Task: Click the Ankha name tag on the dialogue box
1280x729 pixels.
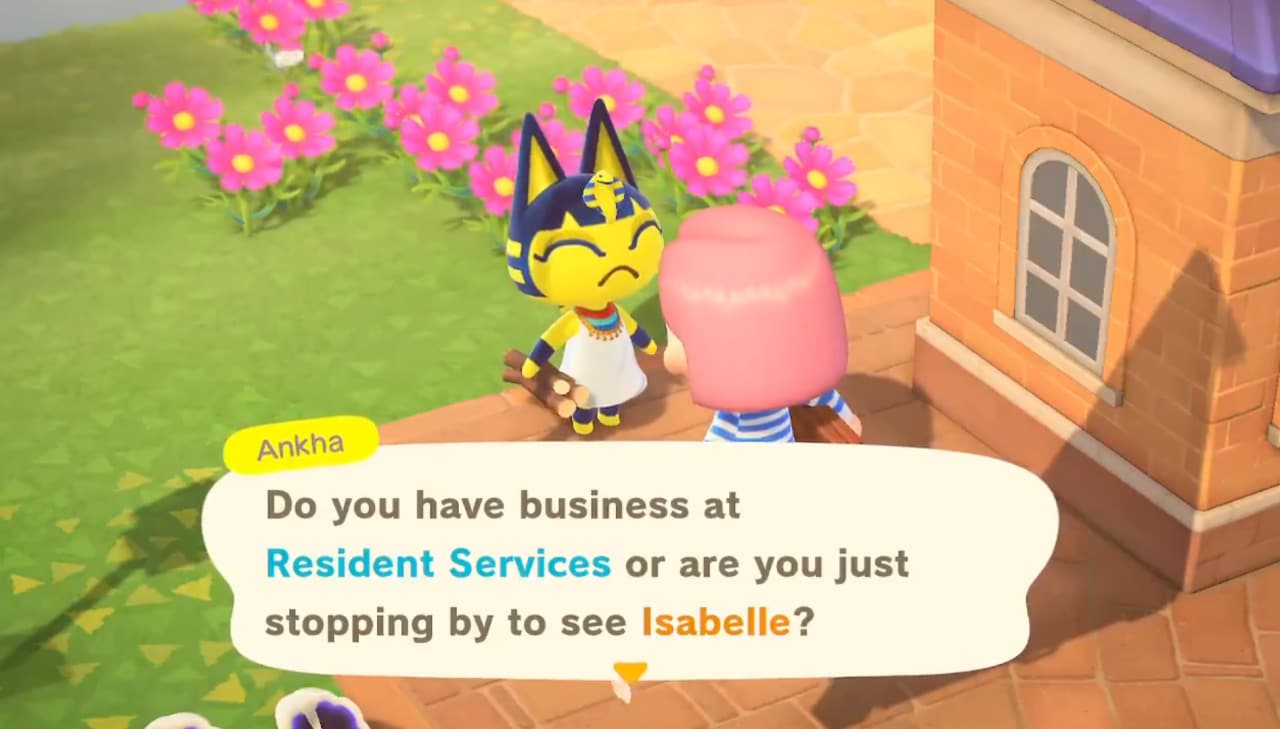Action: click(299, 442)
